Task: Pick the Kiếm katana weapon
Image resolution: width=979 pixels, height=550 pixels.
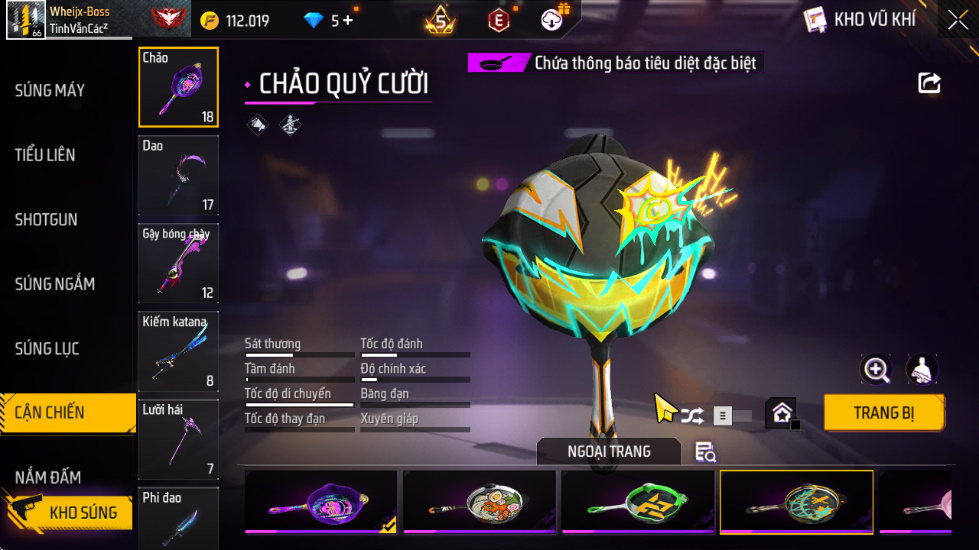Action: pyautogui.click(x=178, y=351)
